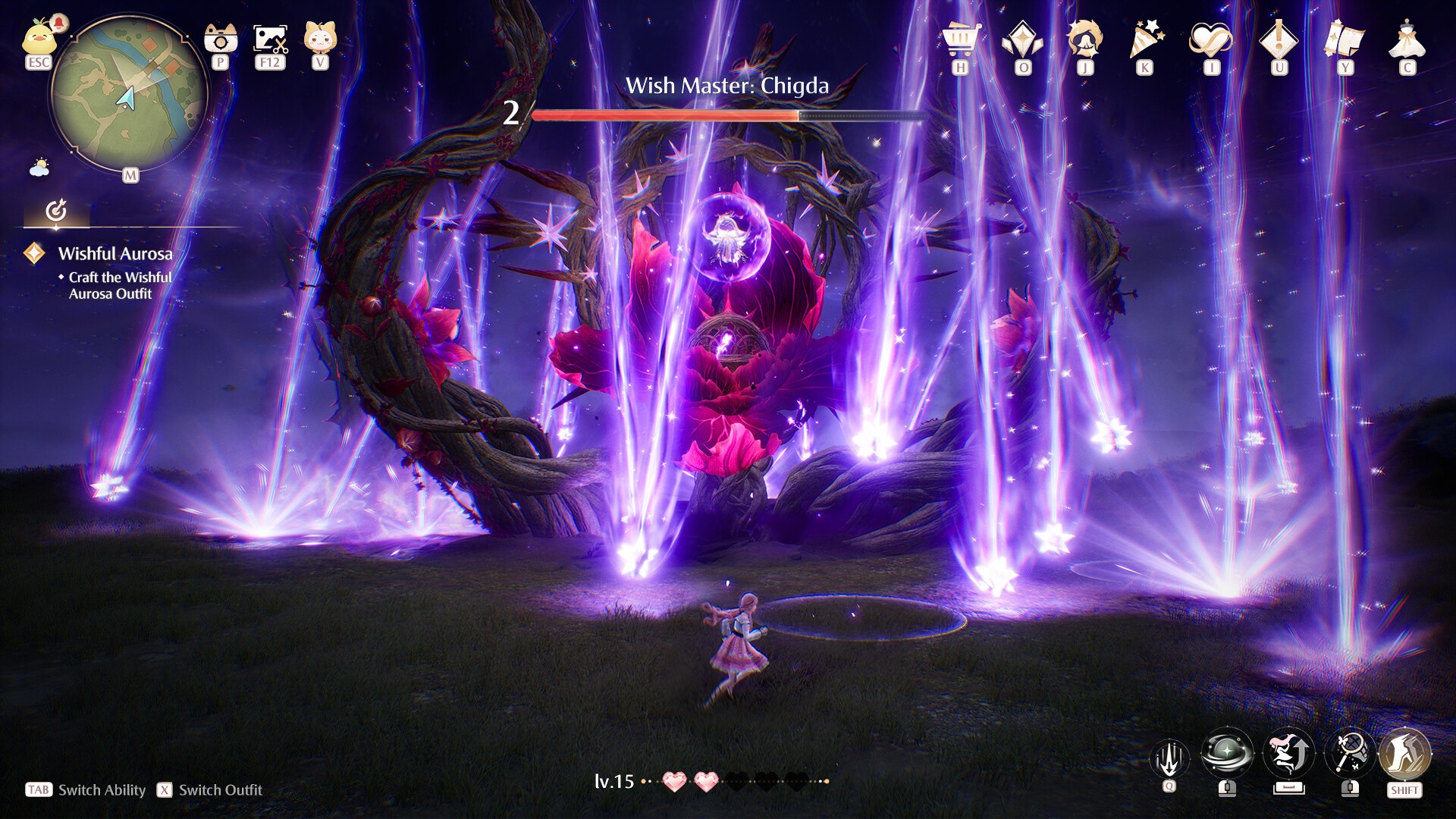Check the weather cloud and sun icon
The height and width of the screenshot is (819, 1456).
pos(39,167)
